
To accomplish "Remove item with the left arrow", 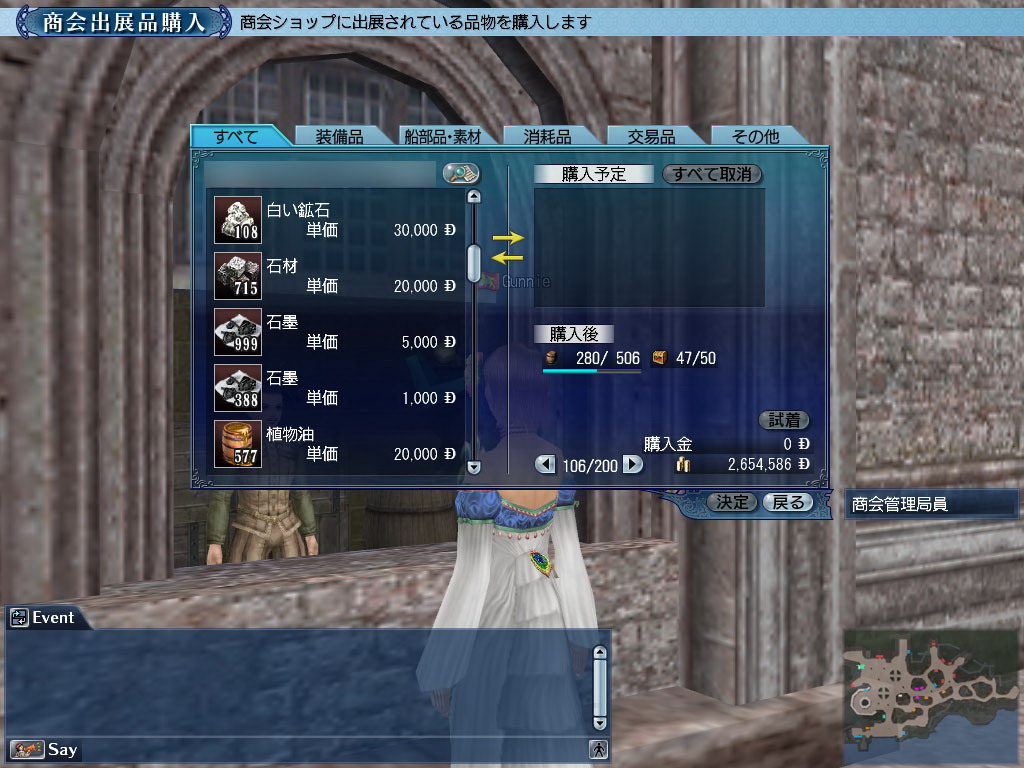I will 508,258.
